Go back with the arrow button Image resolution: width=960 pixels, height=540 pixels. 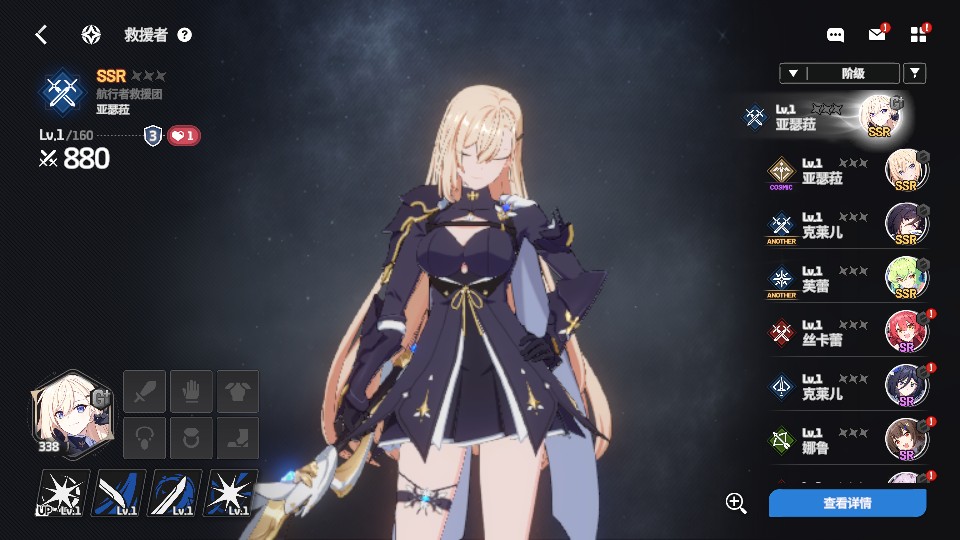point(41,35)
